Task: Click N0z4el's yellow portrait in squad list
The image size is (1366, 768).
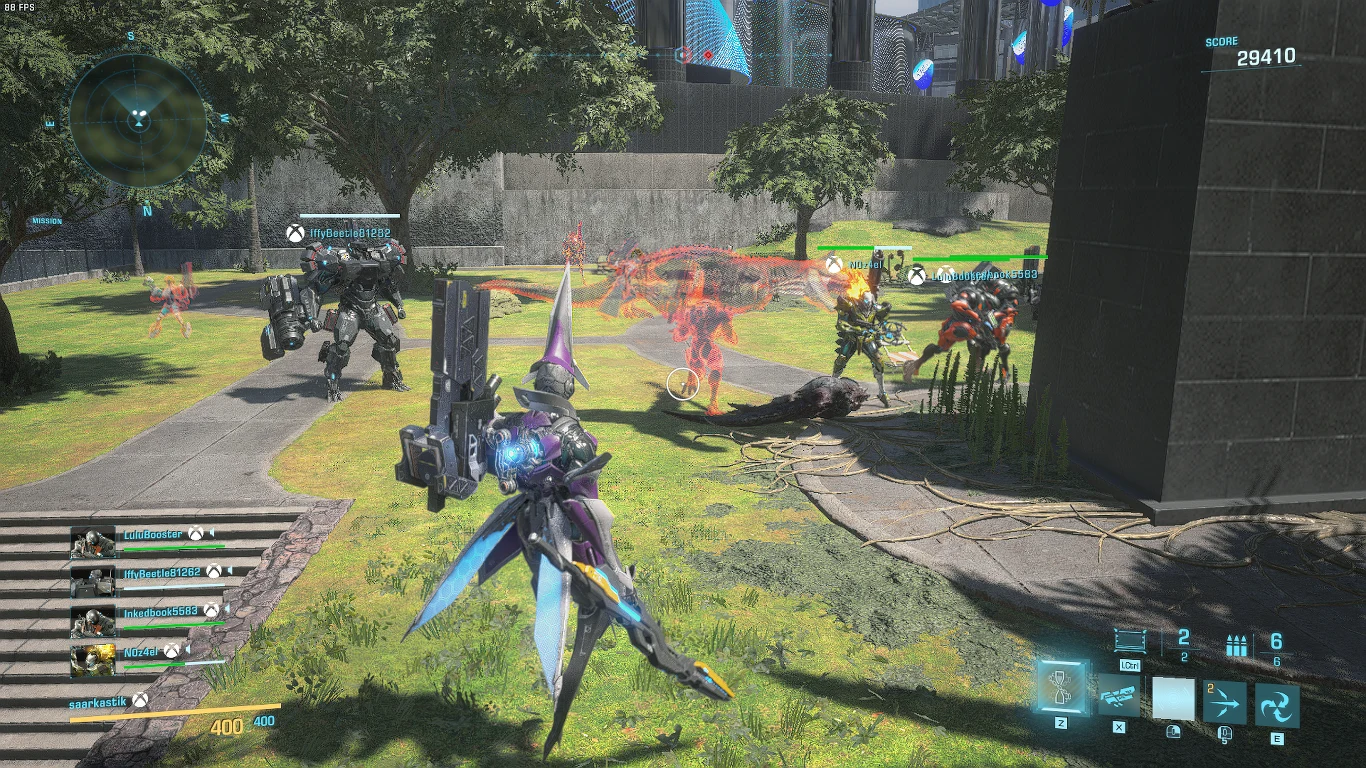Action: coord(93,659)
